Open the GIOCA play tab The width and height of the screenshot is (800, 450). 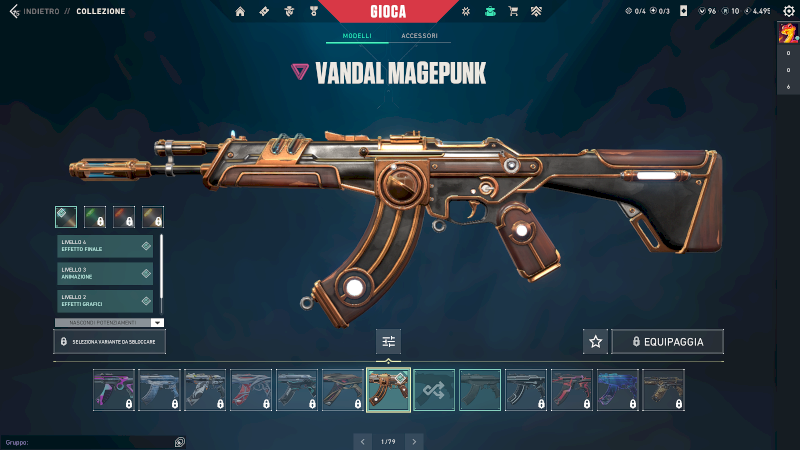click(x=400, y=10)
